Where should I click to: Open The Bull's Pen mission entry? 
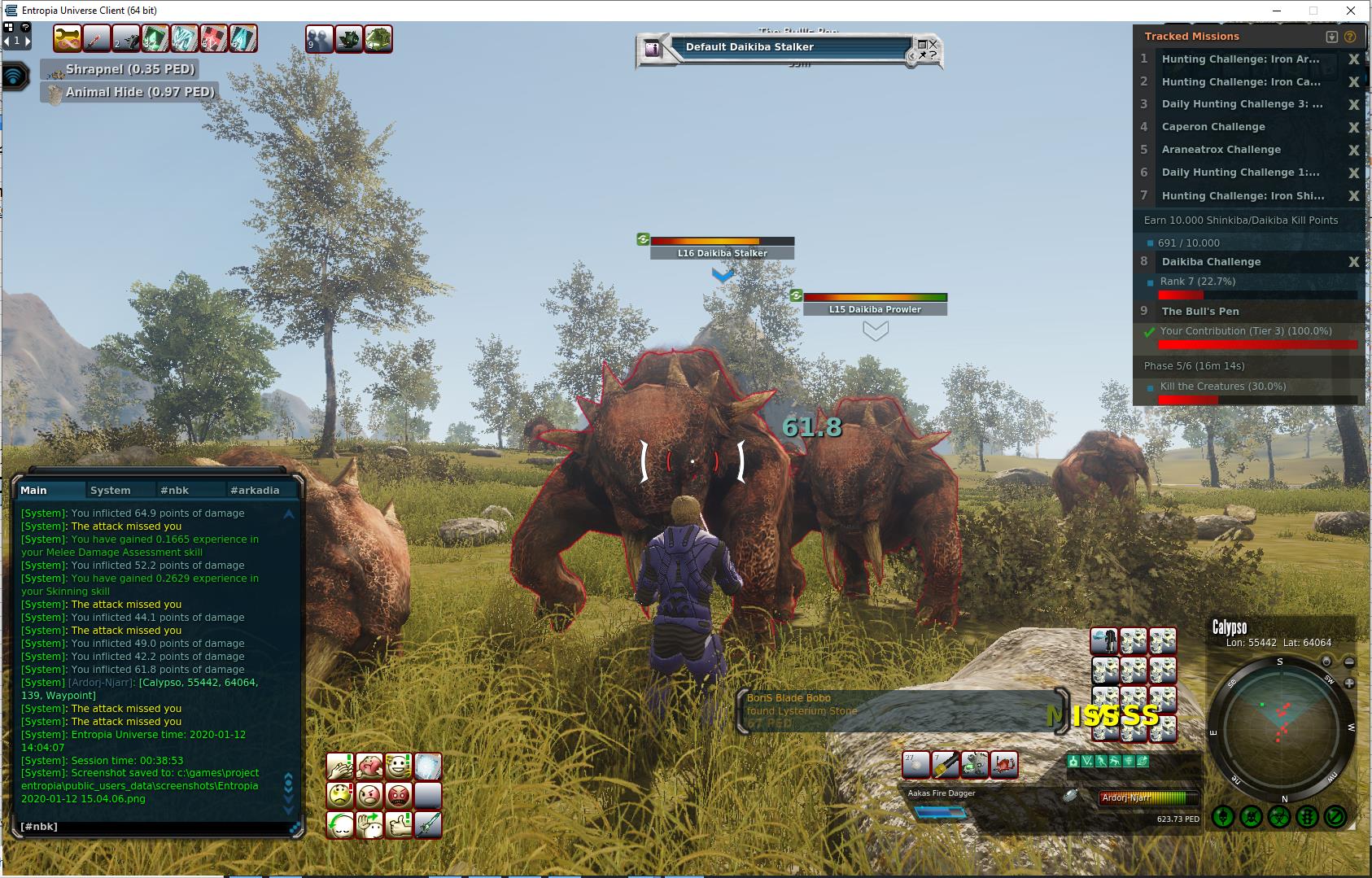point(1200,311)
